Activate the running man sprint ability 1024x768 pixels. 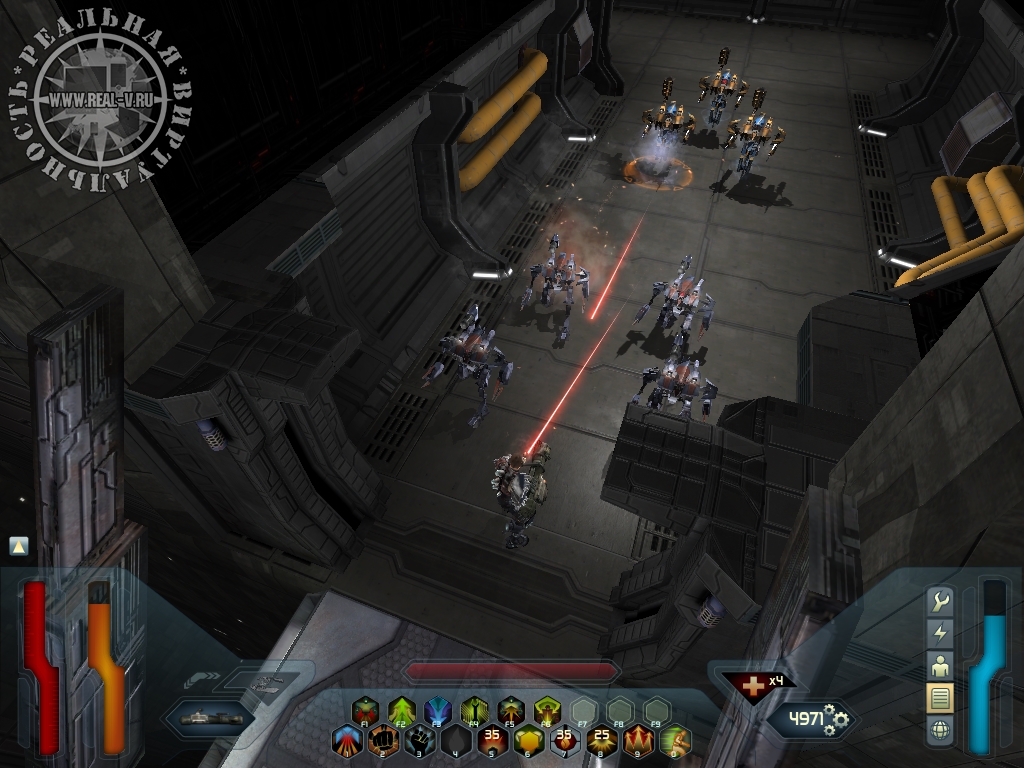675,741
